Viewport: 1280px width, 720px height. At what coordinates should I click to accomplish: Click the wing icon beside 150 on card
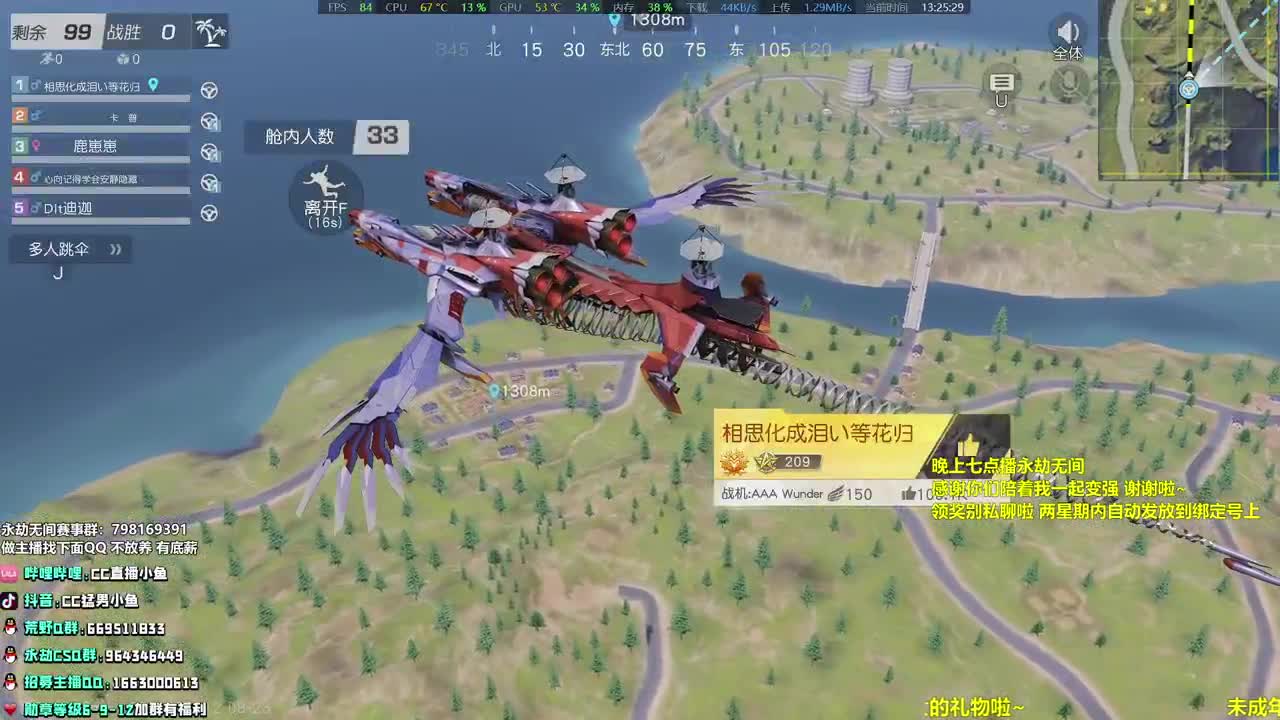(x=835, y=493)
